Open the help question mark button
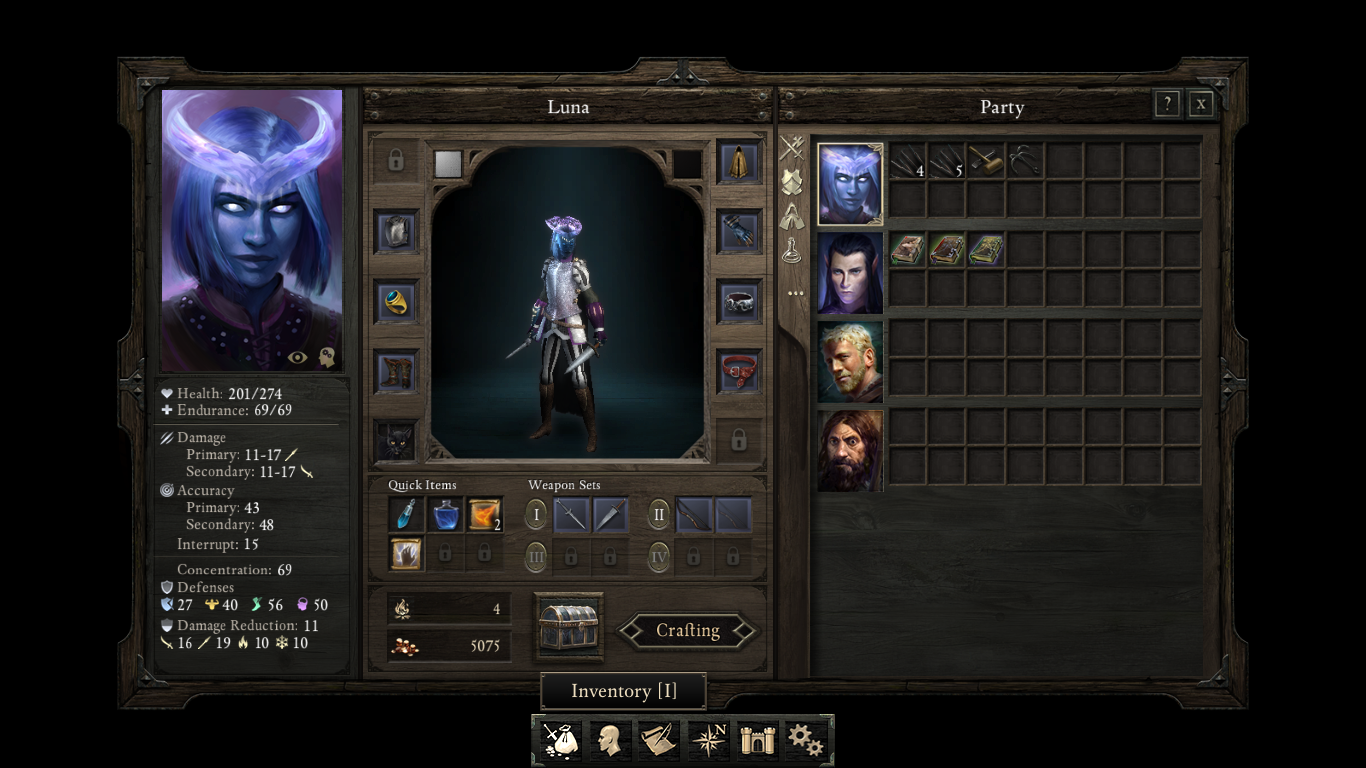Screen dimensions: 1366x768 (x=1167, y=104)
